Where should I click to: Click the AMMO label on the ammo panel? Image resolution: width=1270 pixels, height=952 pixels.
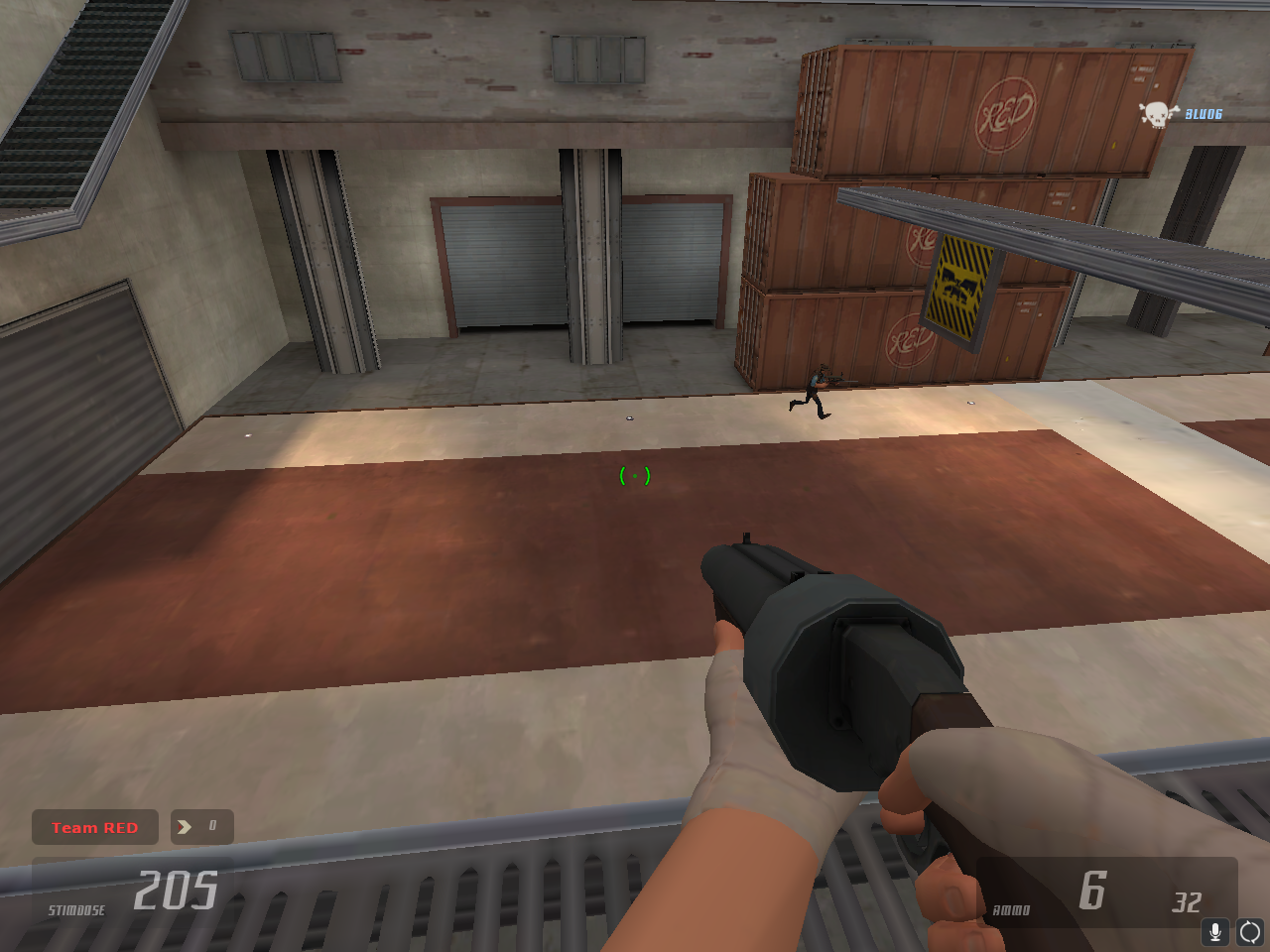(x=1009, y=909)
